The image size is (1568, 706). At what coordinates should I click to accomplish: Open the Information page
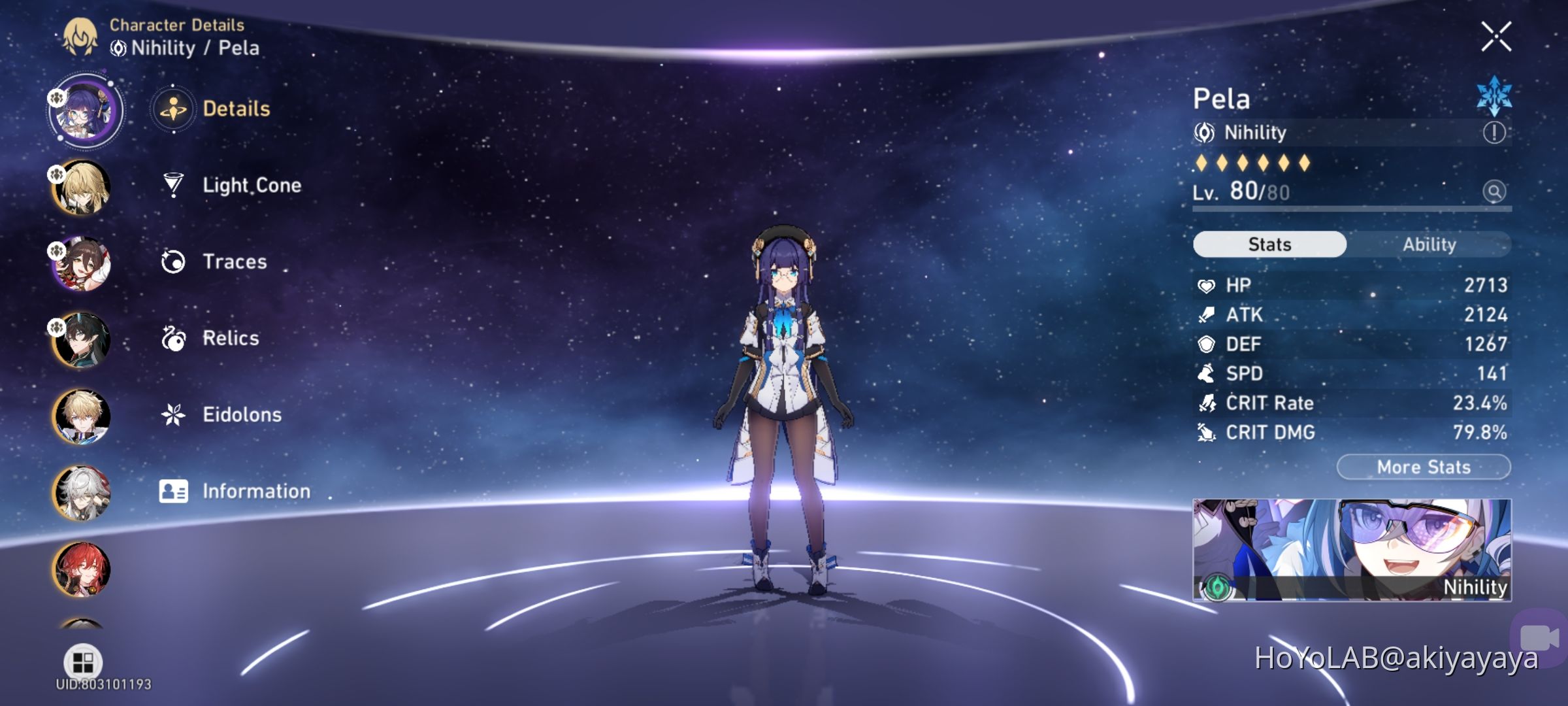[257, 491]
